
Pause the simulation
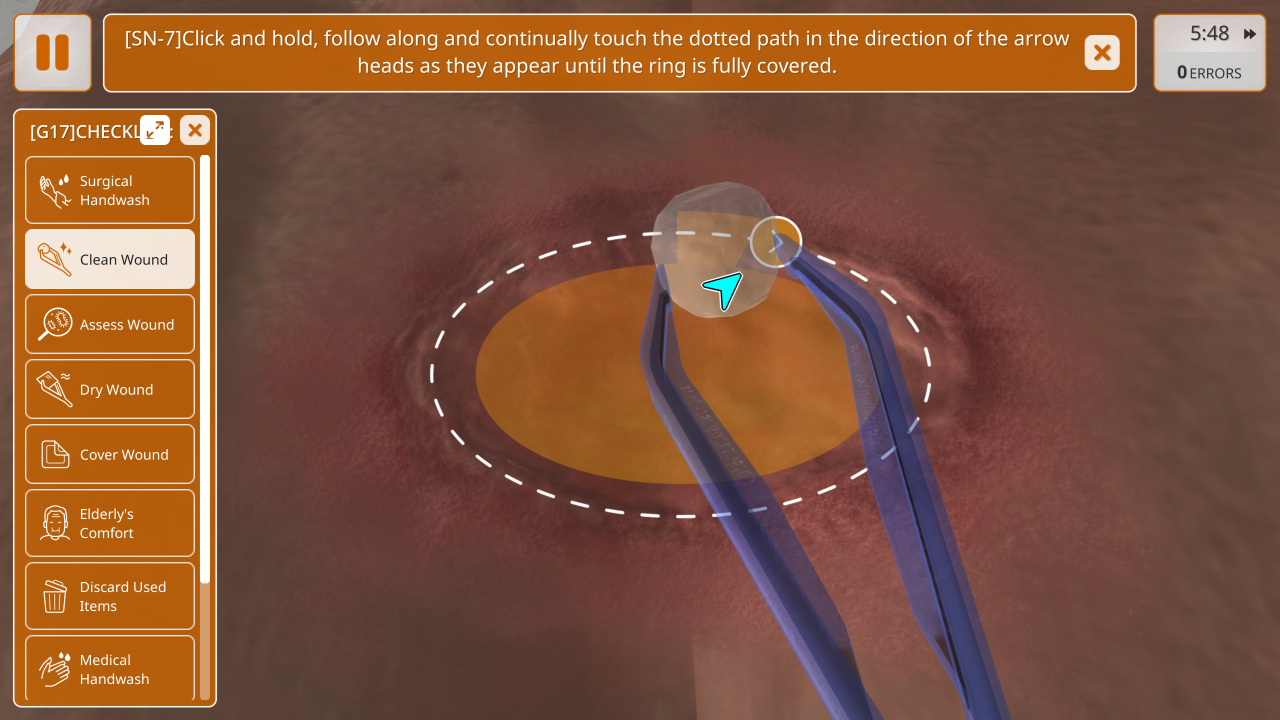(x=53, y=53)
